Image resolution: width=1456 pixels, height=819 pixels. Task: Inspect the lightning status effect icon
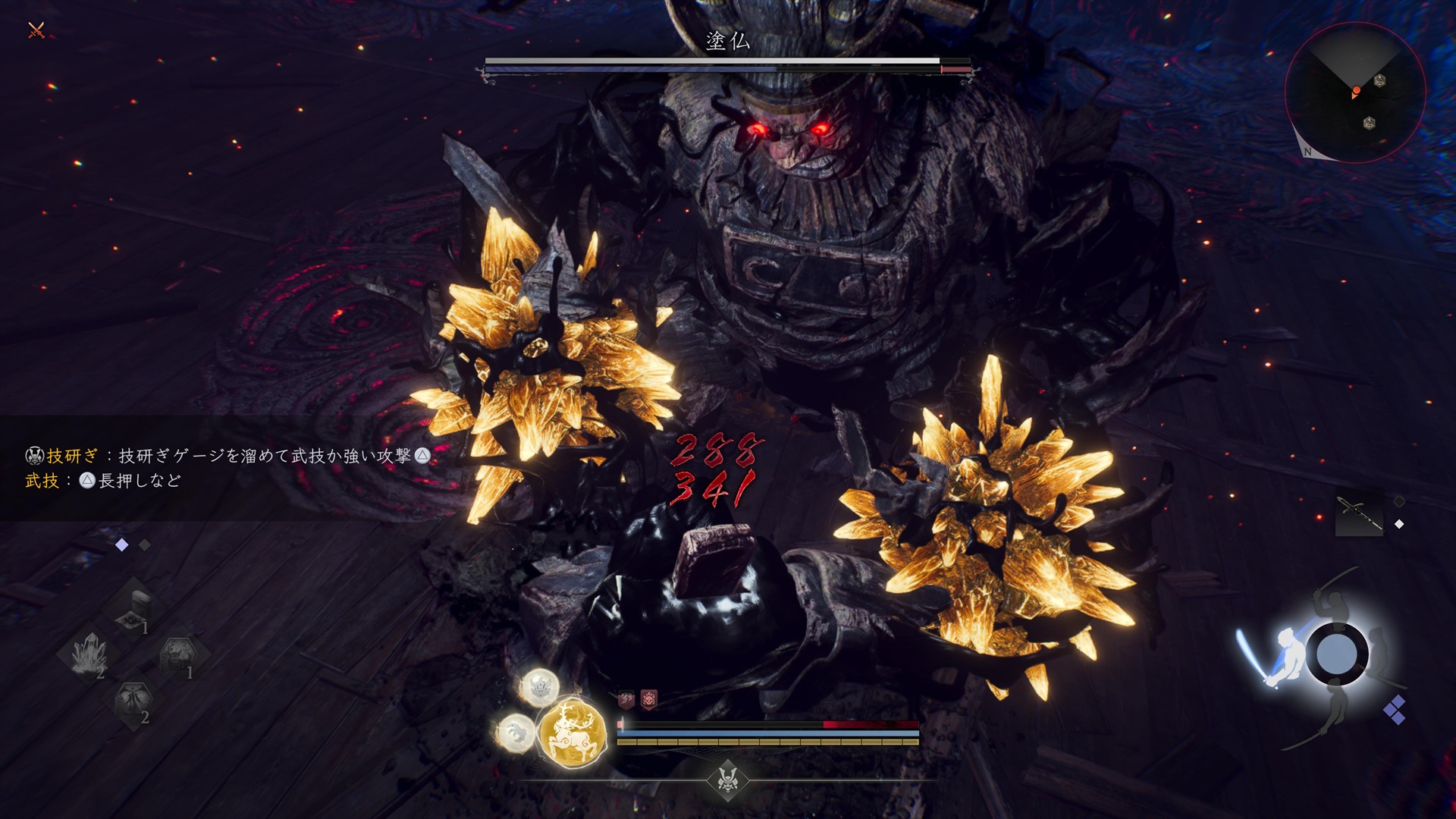point(626,699)
